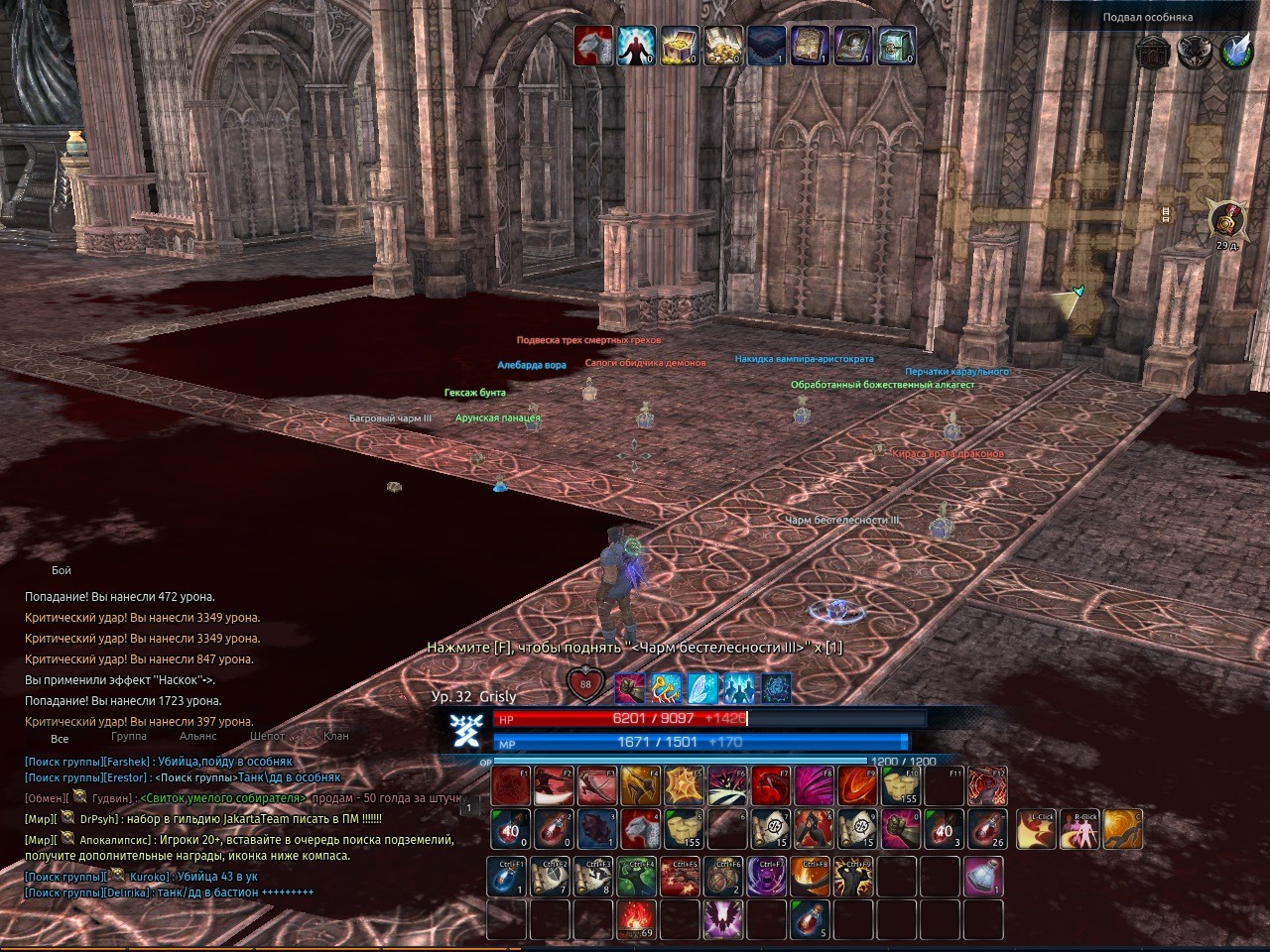Click the linked Свиток умелого собирателя item
This screenshot has height=952, width=1270.
click(222, 798)
